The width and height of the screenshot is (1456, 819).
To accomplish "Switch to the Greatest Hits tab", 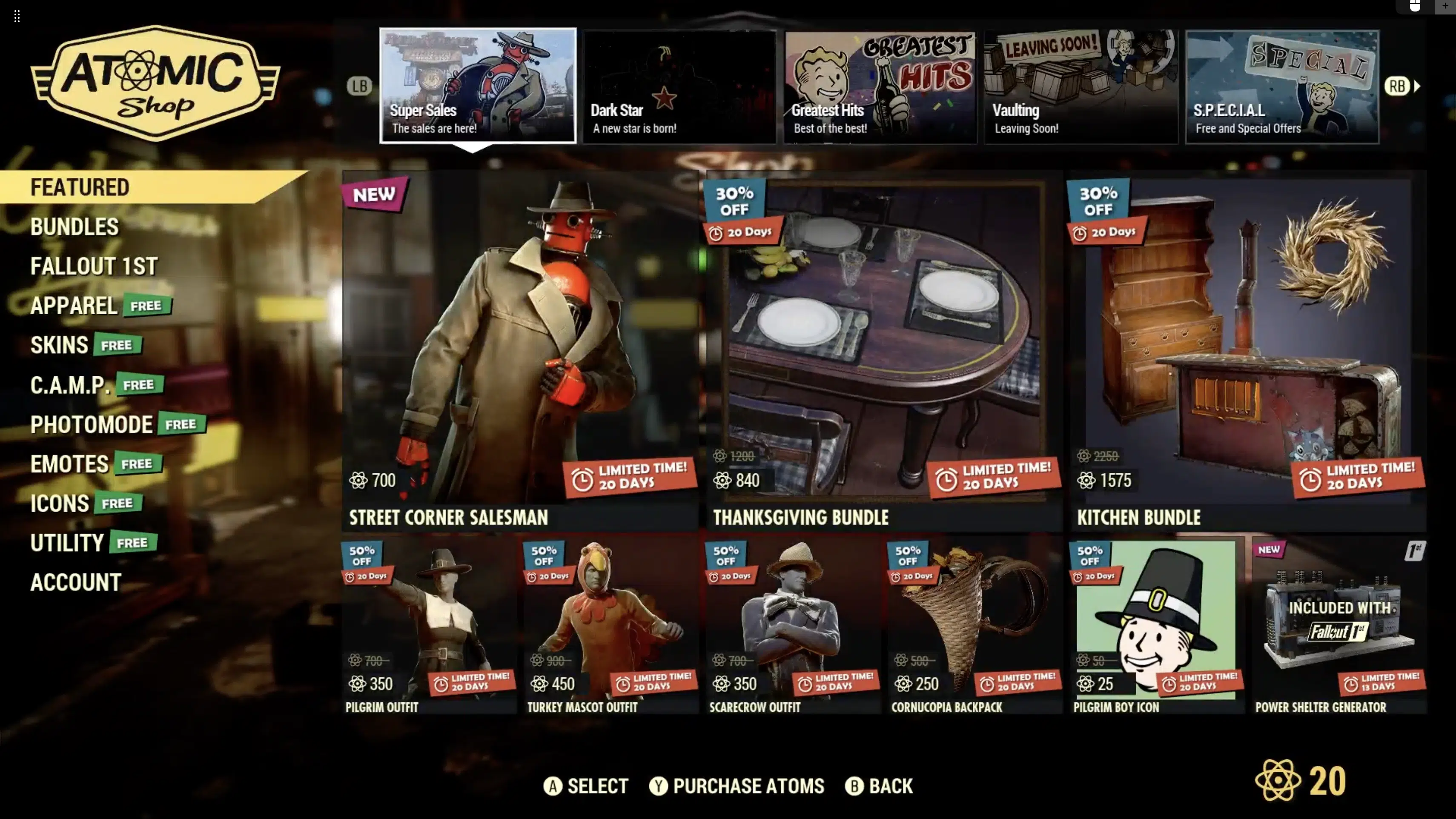I will coord(880,86).
